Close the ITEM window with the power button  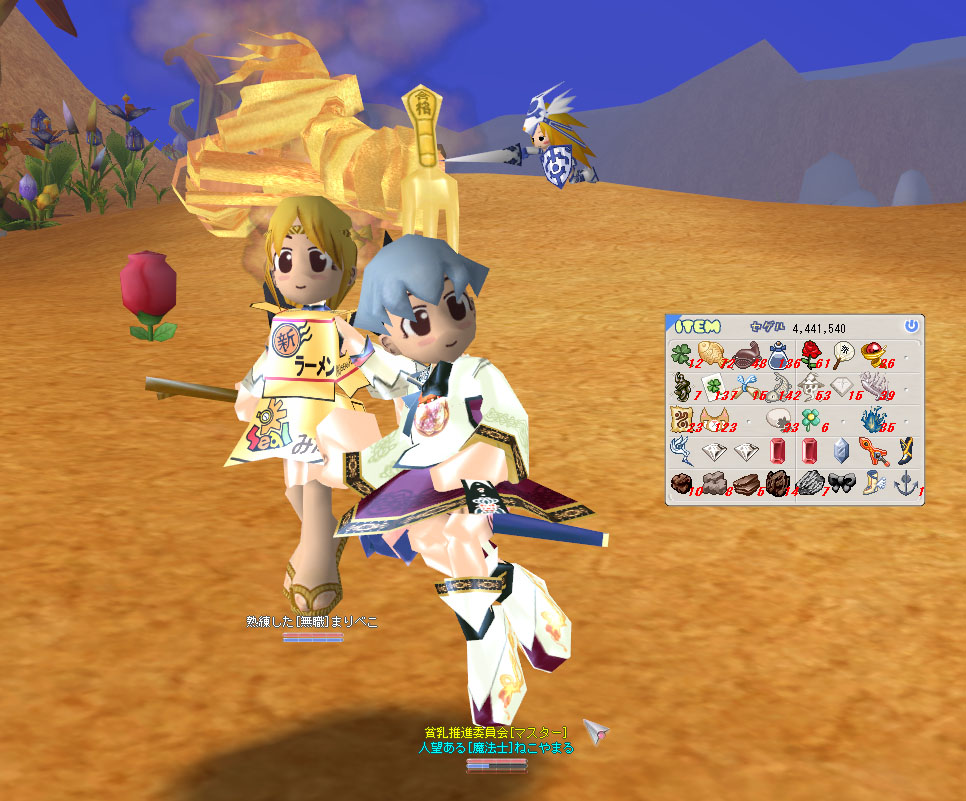click(x=910, y=326)
